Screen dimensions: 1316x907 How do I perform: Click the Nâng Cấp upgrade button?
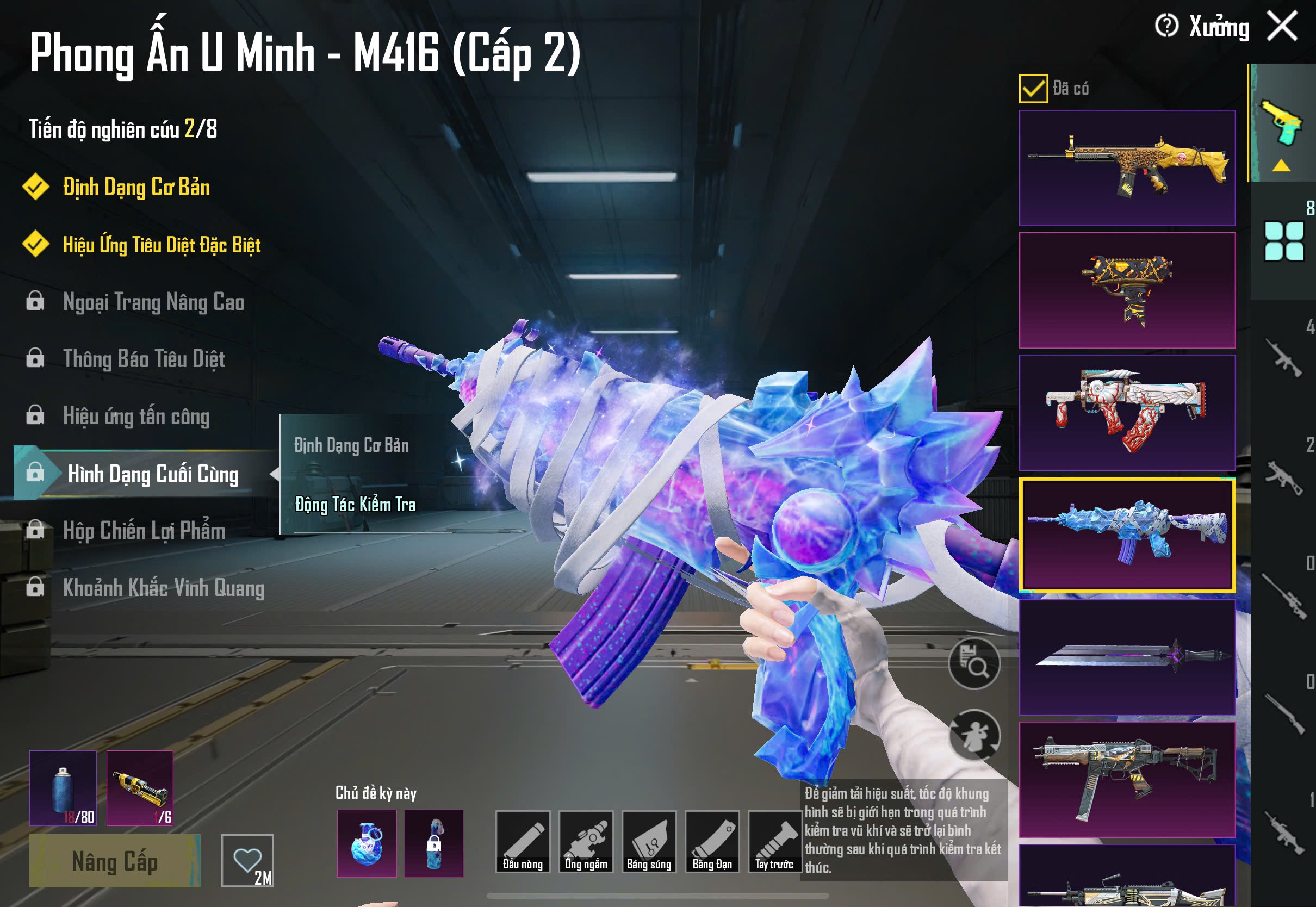(115, 860)
